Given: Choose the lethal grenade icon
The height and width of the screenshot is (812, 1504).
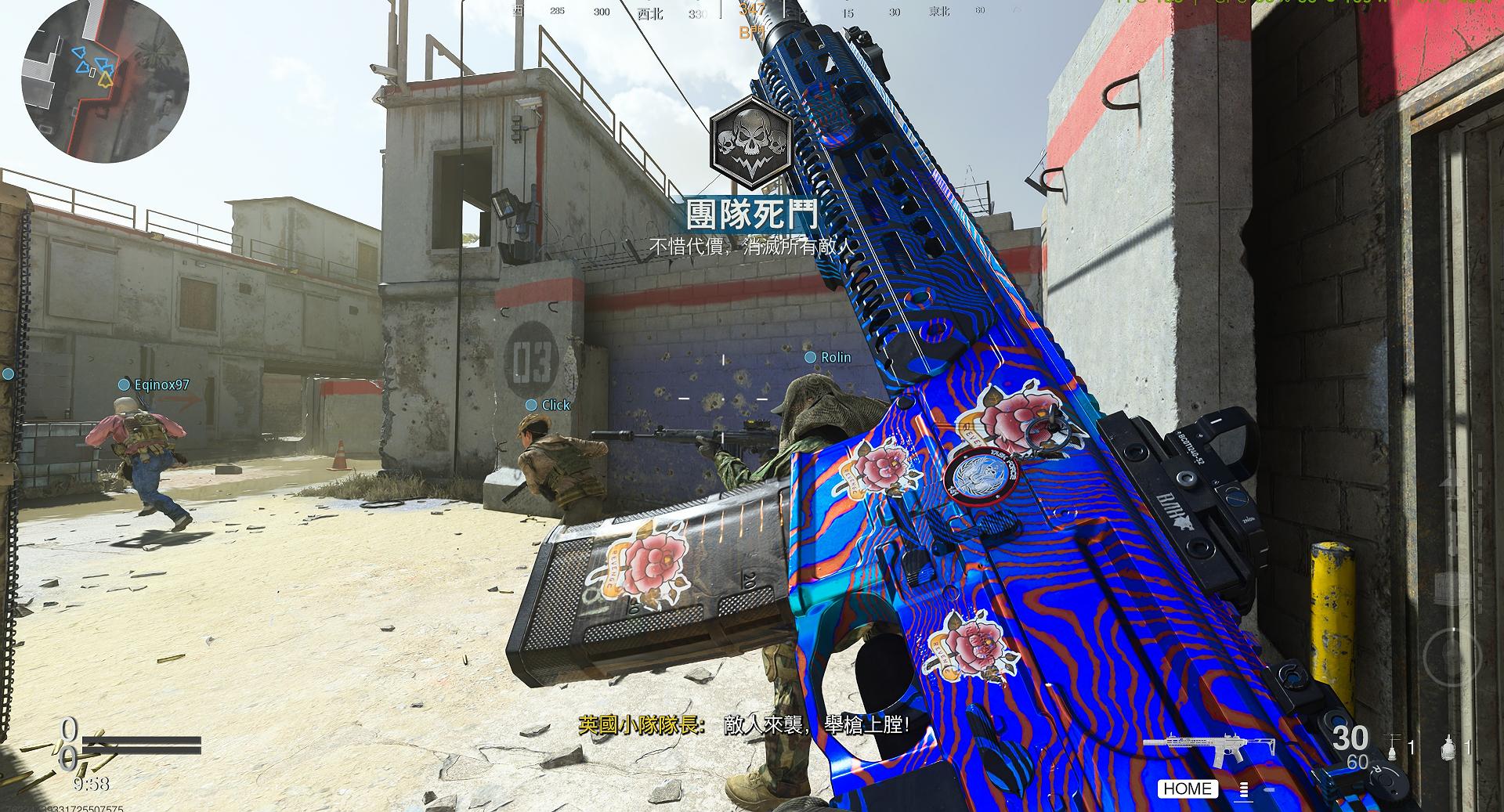Looking at the screenshot, I should coord(1448,747).
